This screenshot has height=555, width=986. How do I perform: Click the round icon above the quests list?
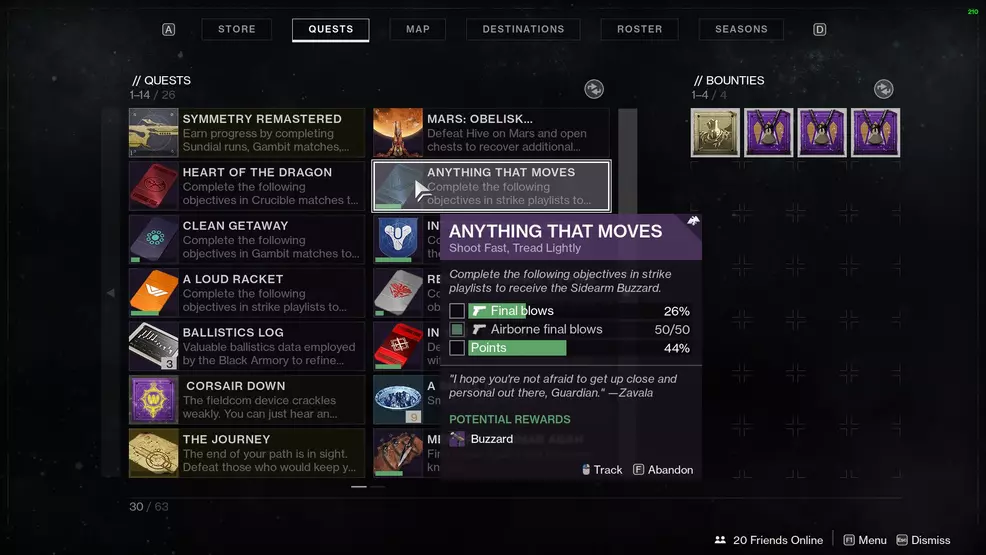point(594,90)
